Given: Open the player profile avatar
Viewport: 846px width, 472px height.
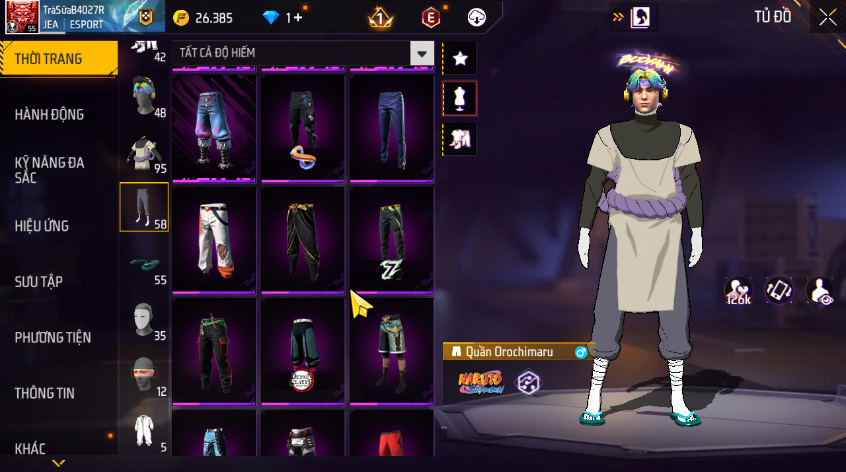Looking at the screenshot, I should (x=20, y=17).
